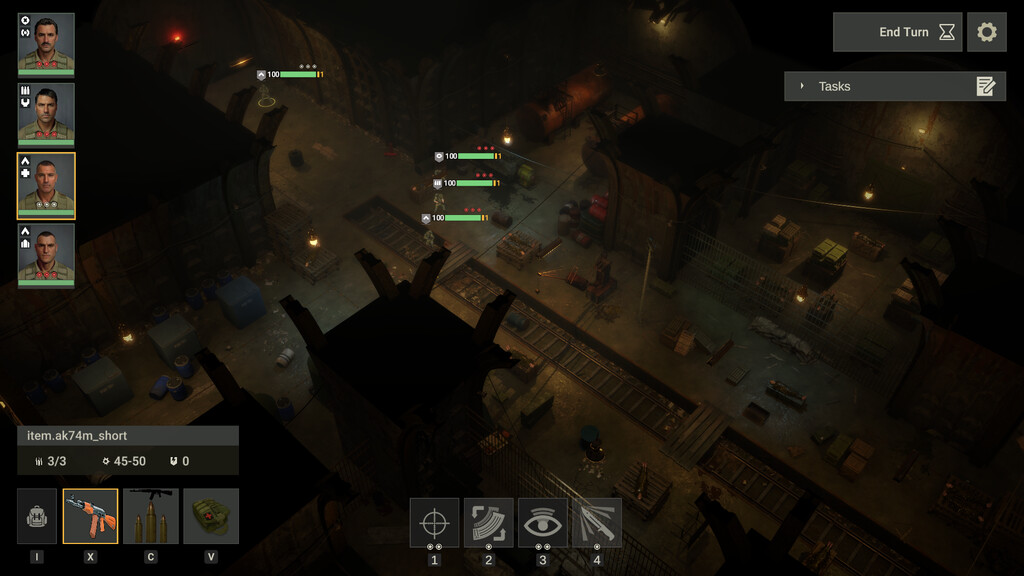The height and width of the screenshot is (576, 1024).
Task: Use the knife melee attack action
Action: pos(596,523)
